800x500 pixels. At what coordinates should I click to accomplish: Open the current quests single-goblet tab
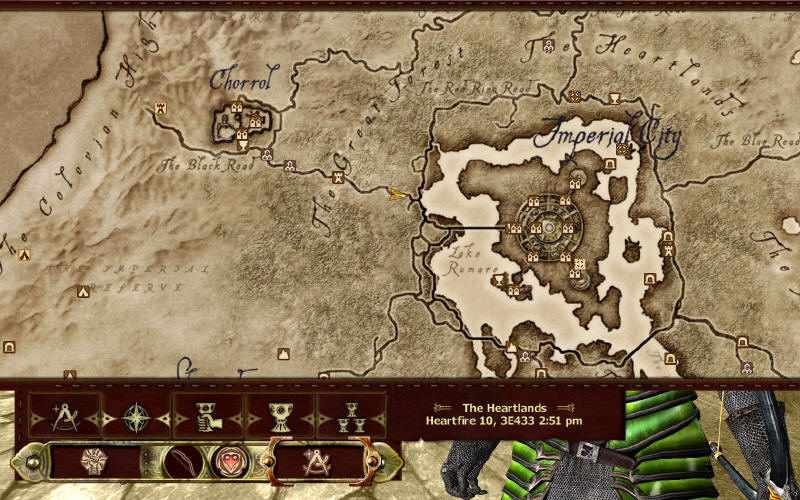tap(280, 415)
